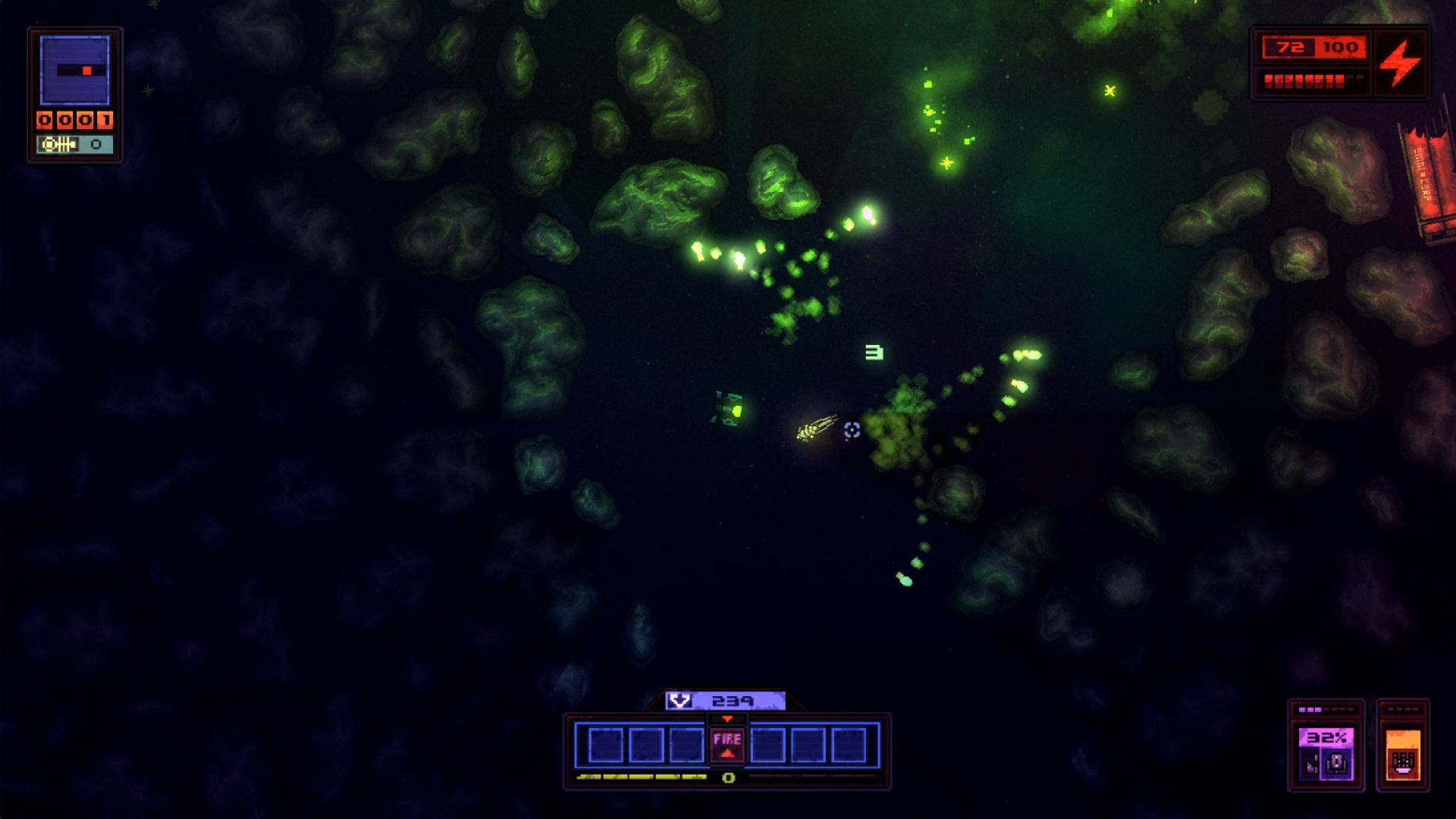1456x819 pixels.
Task: Click the fish skeleton icon
Action: click(58, 144)
